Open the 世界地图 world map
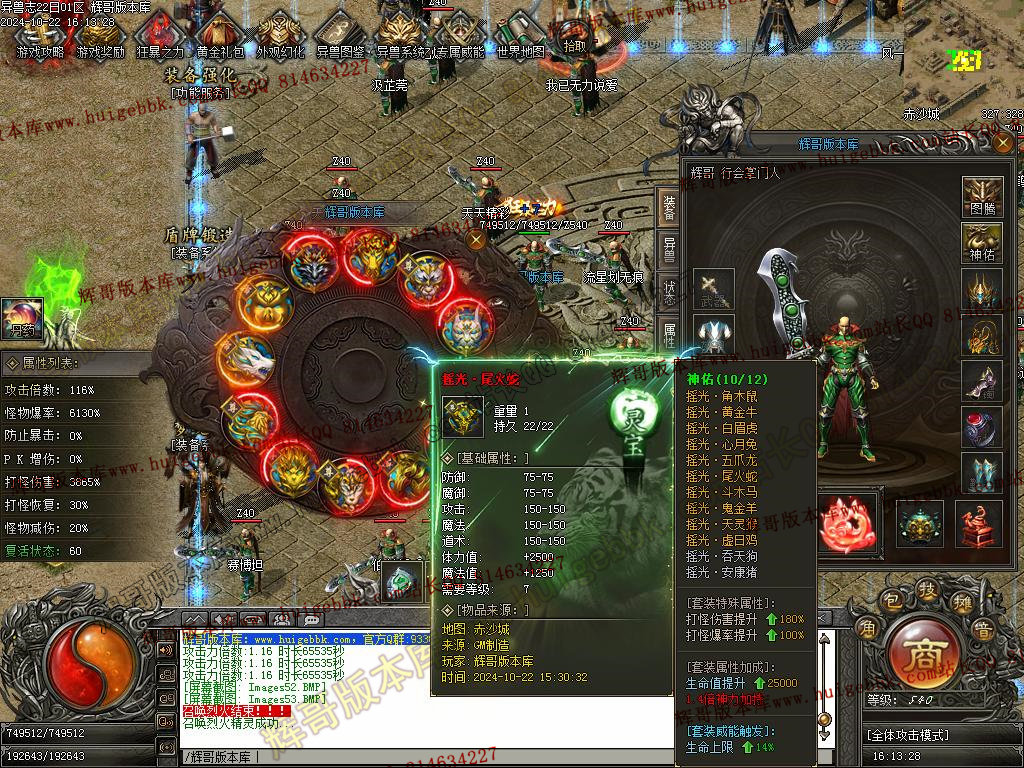 (521, 36)
